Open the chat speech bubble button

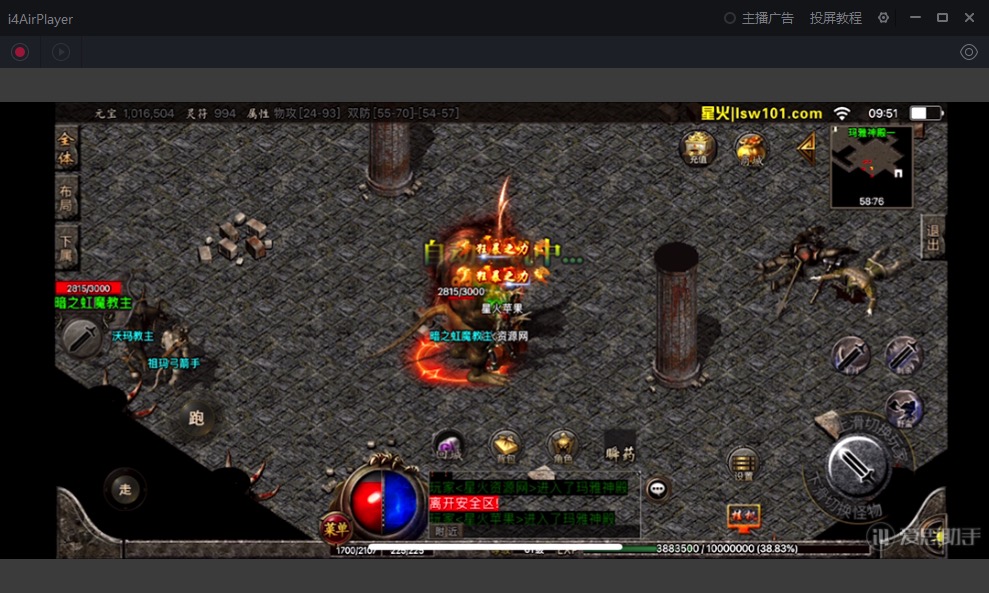click(x=657, y=489)
